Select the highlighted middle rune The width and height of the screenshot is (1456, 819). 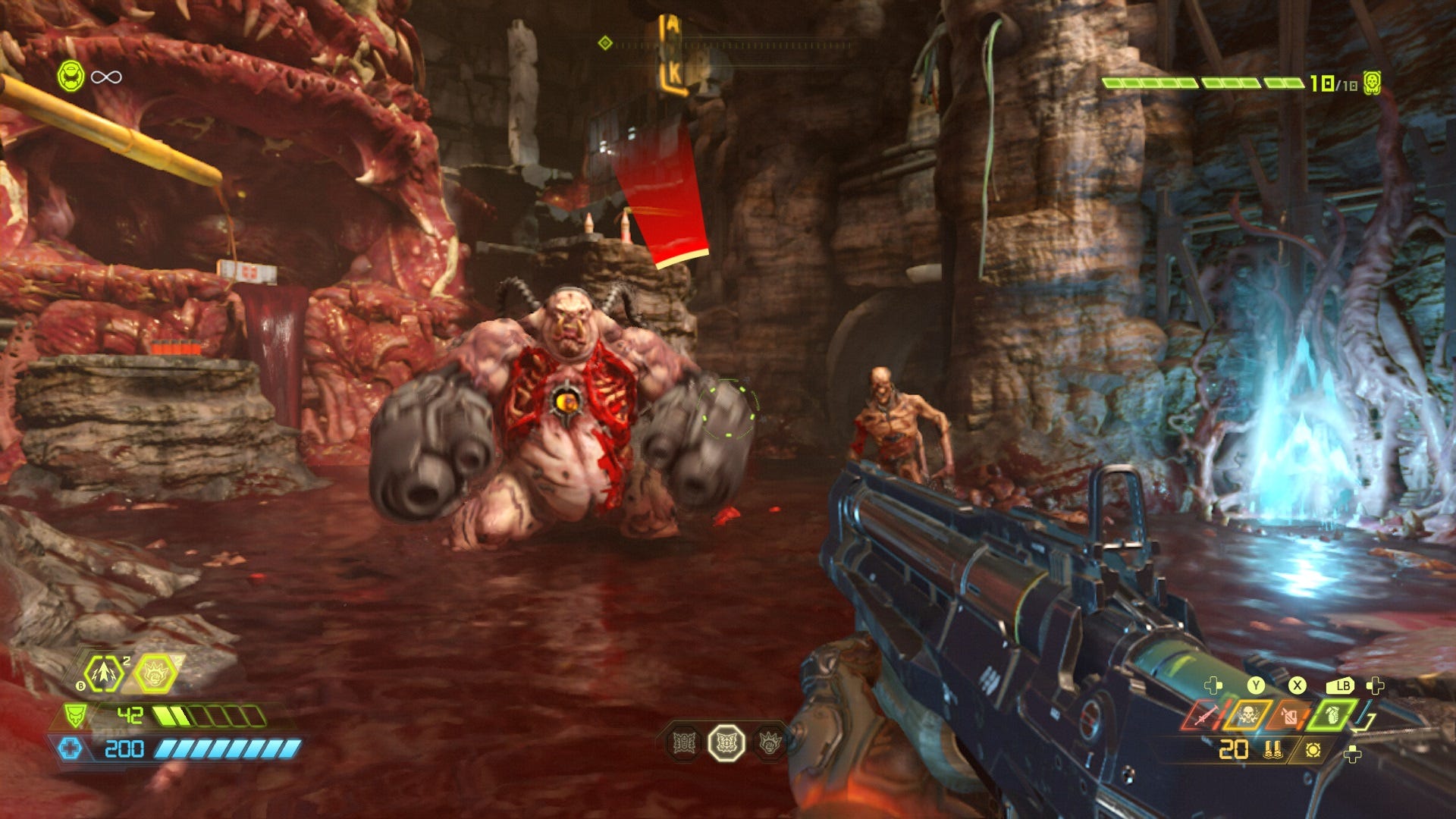tap(726, 743)
